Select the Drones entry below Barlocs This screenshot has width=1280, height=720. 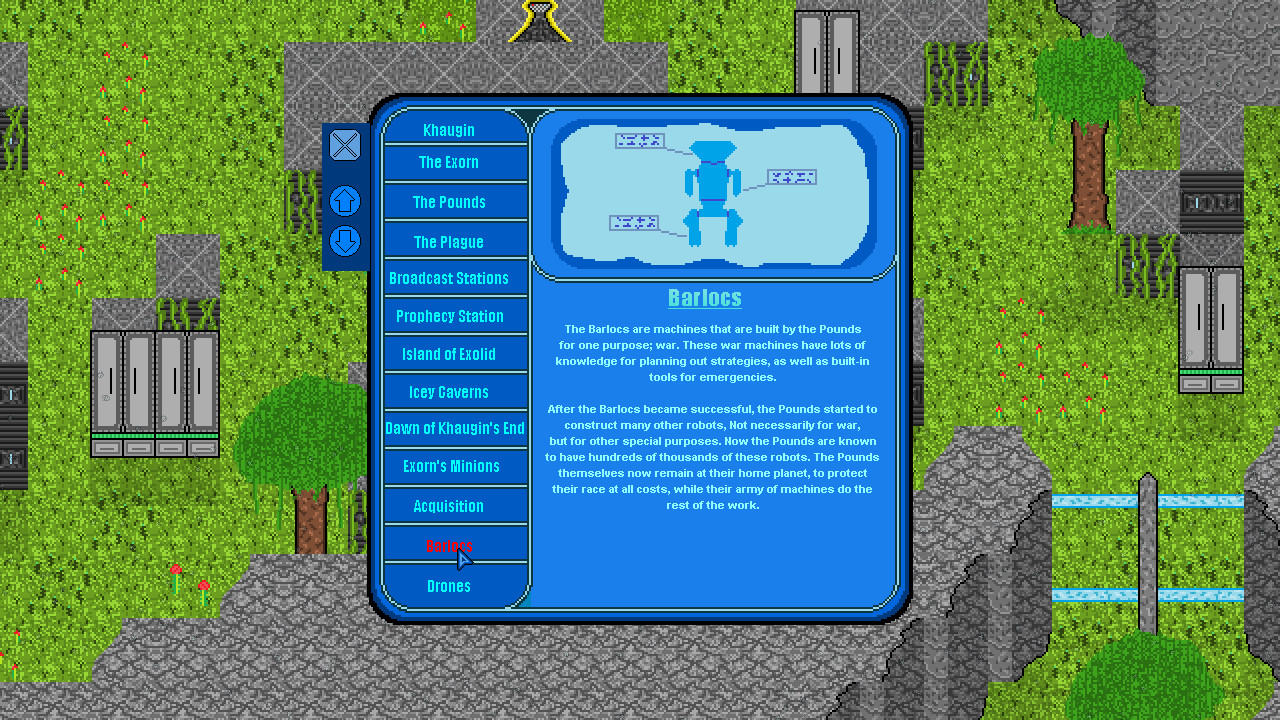448,586
